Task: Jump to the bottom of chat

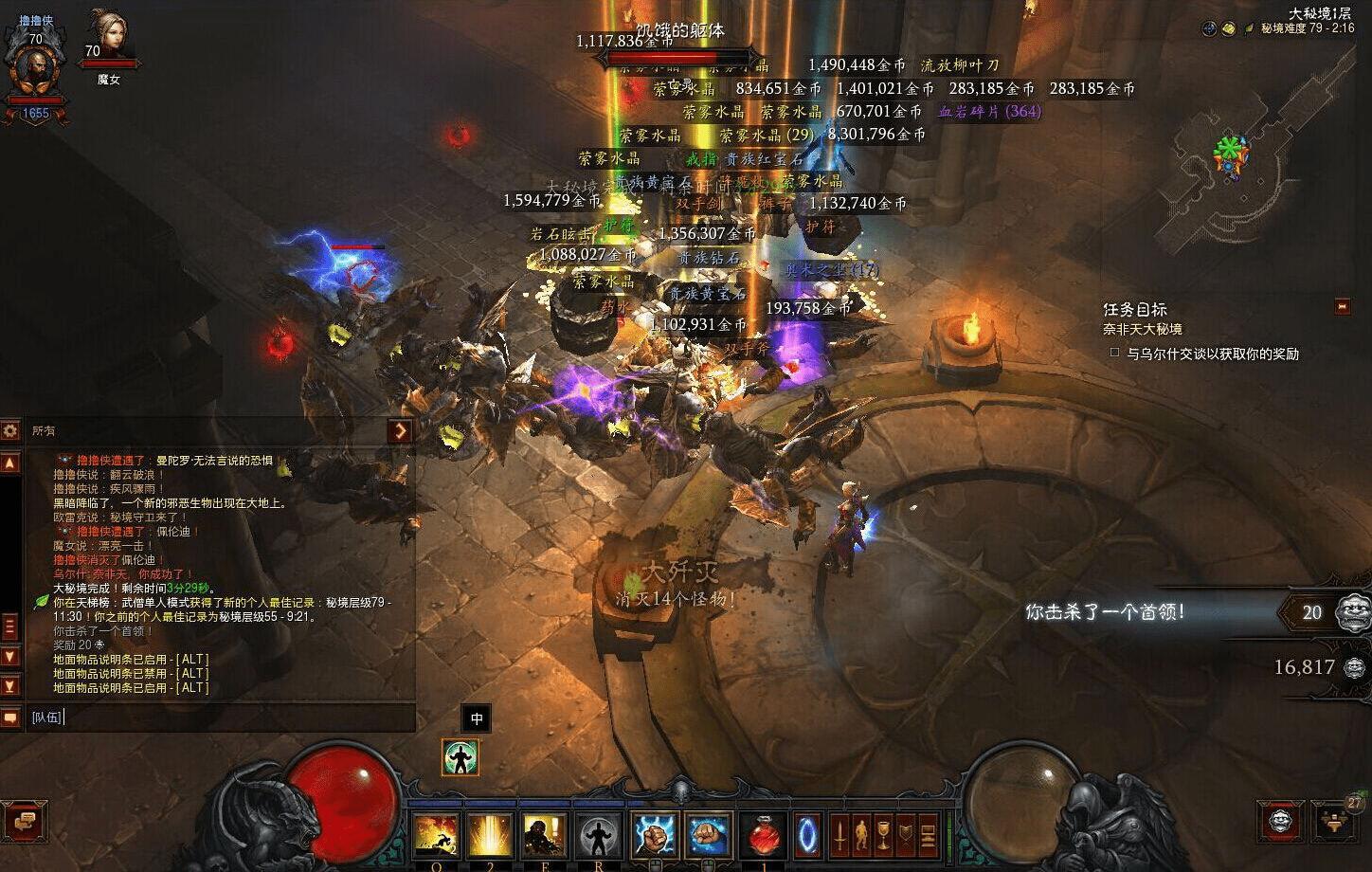Action: tap(10, 685)
